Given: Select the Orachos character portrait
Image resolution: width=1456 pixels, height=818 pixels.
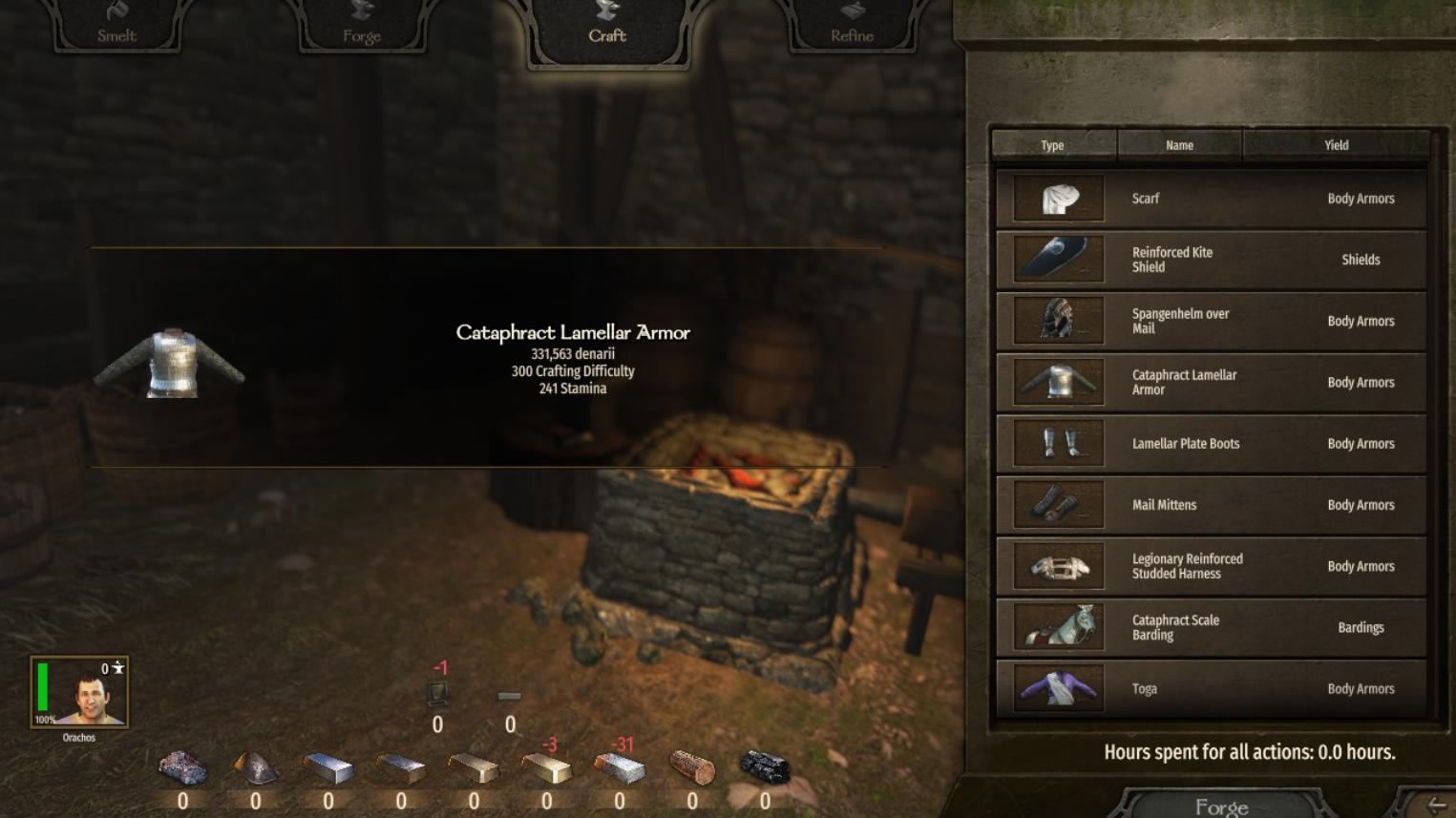Looking at the screenshot, I should [x=79, y=692].
